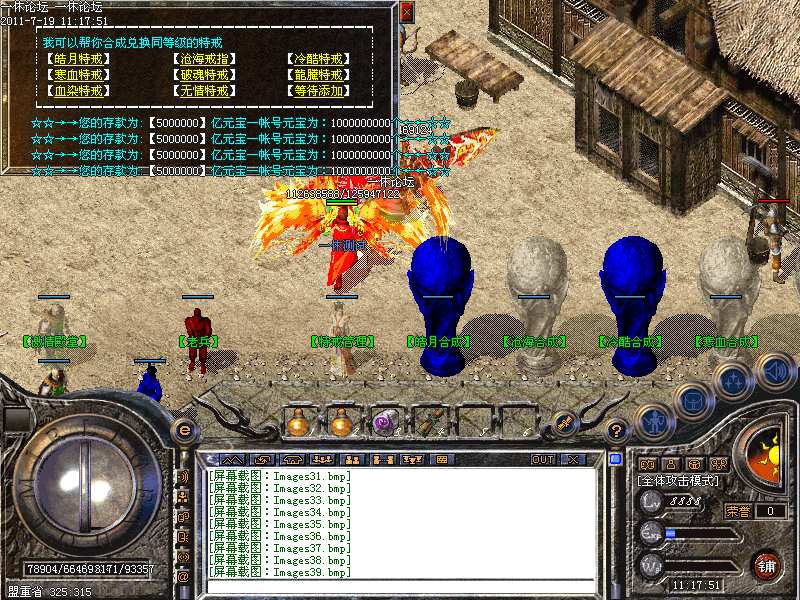The height and width of the screenshot is (600, 800).
Task: Choose the 寒血特戒 option
Action: pos(78,75)
